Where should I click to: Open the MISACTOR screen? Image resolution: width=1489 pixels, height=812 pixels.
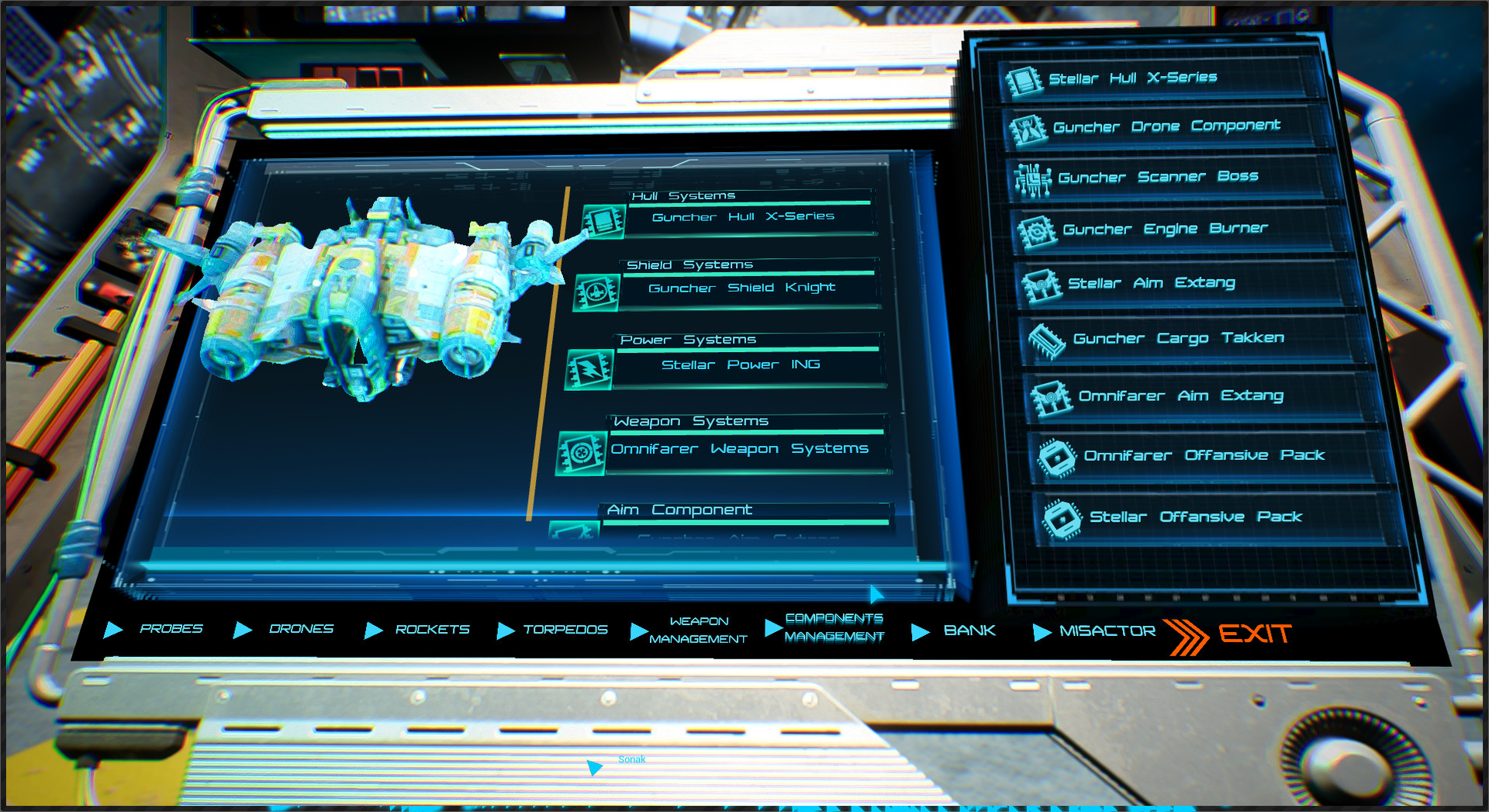coord(1106,631)
